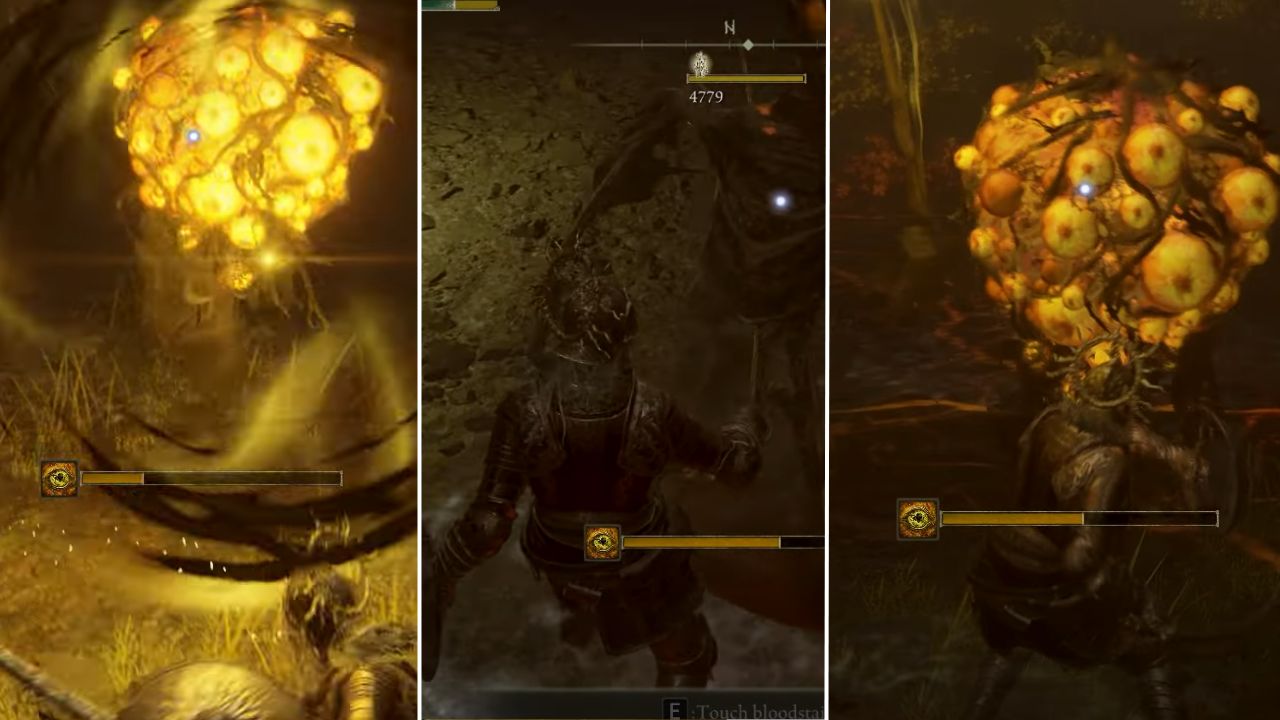Click the diamond waypoint marker on the compass bar
The width and height of the screenshot is (1280, 720).
pyautogui.click(x=747, y=43)
